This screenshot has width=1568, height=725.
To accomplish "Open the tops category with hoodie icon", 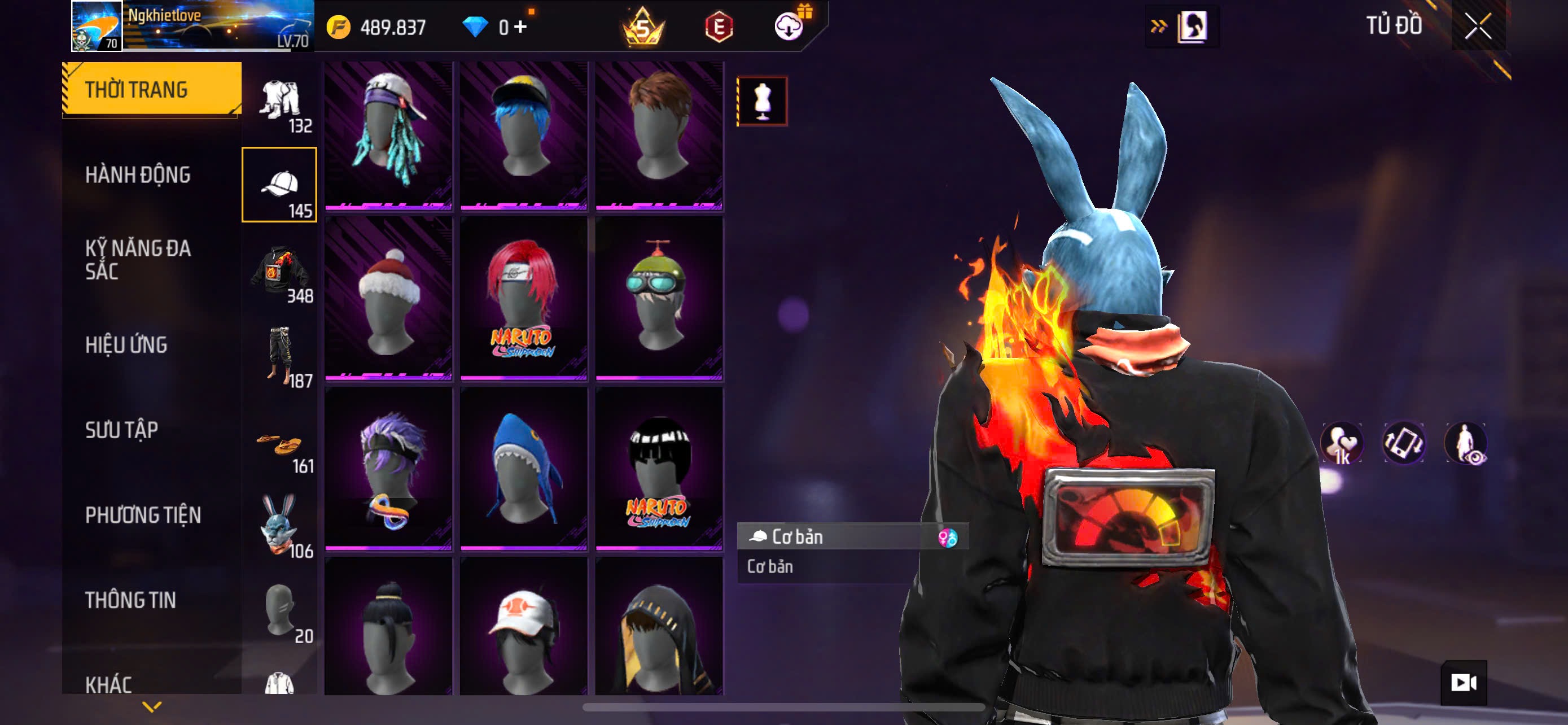I will tap(279, 271).
